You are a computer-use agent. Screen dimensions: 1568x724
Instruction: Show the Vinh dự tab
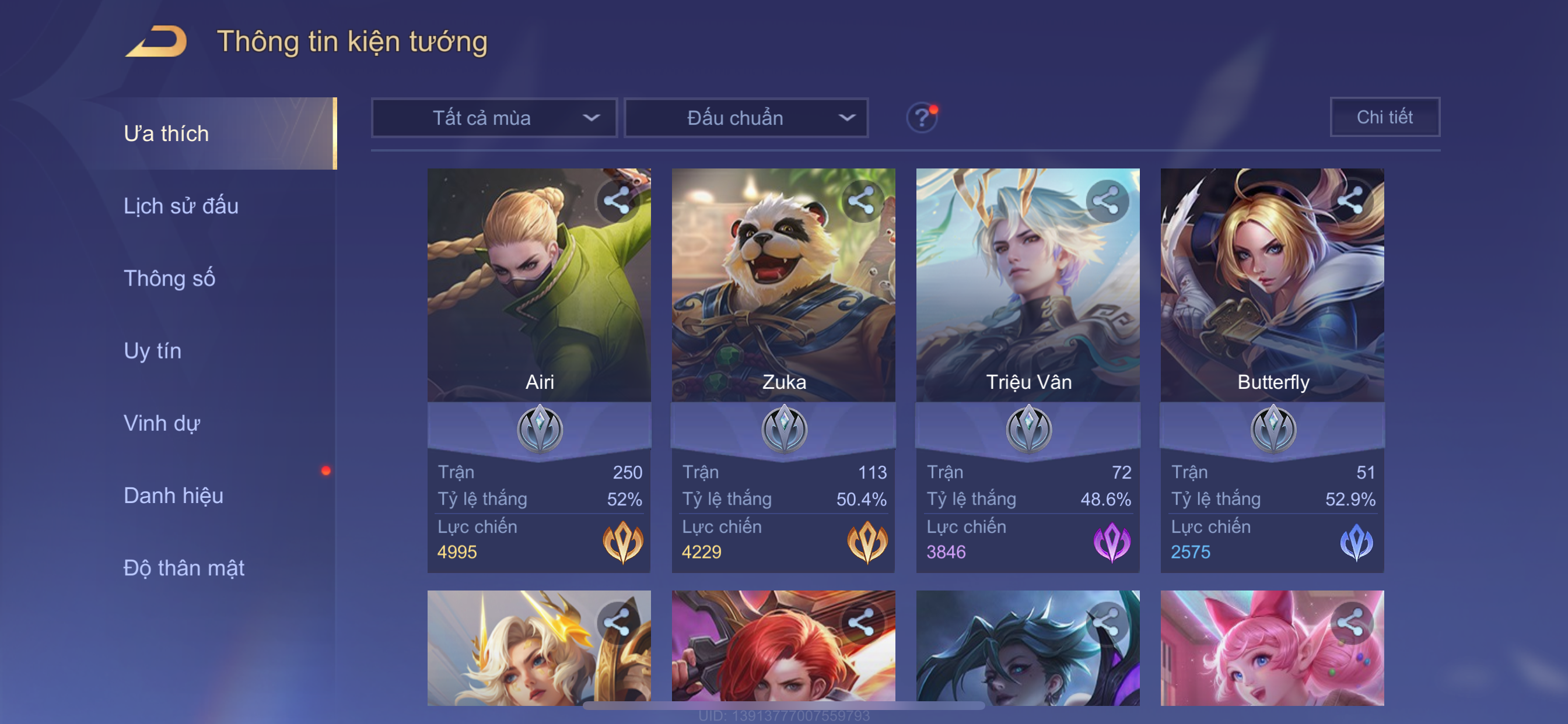162,423
